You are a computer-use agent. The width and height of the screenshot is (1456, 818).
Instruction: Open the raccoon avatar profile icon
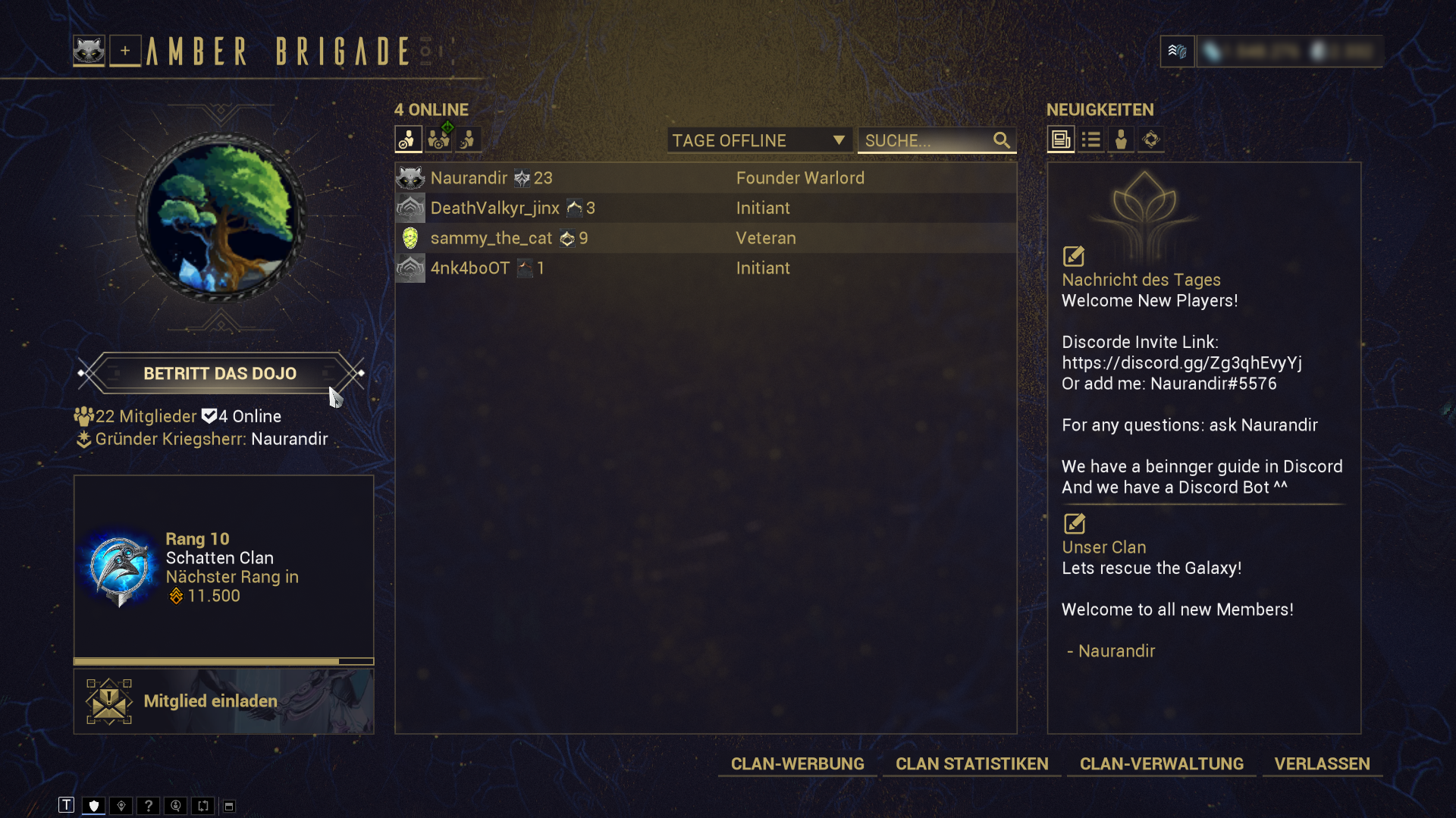coord(89,51)
